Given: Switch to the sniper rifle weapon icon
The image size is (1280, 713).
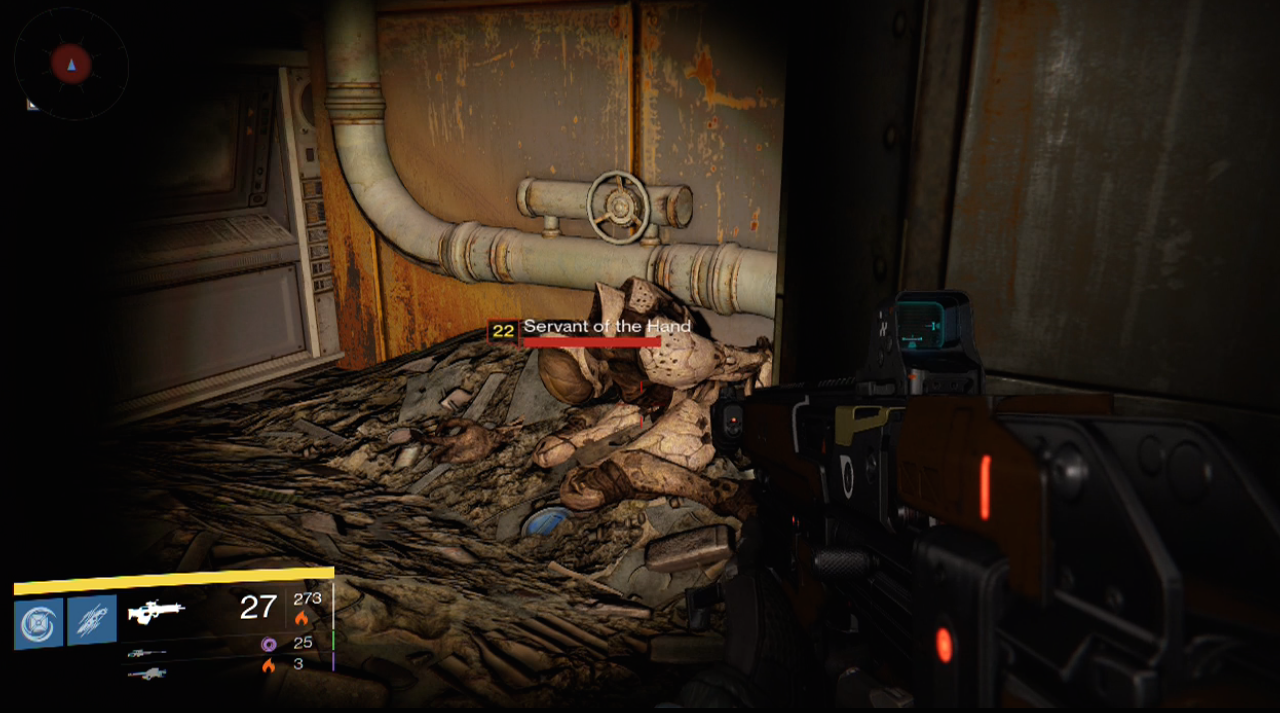Looking at the screenshot, I should tap(146, 653).
